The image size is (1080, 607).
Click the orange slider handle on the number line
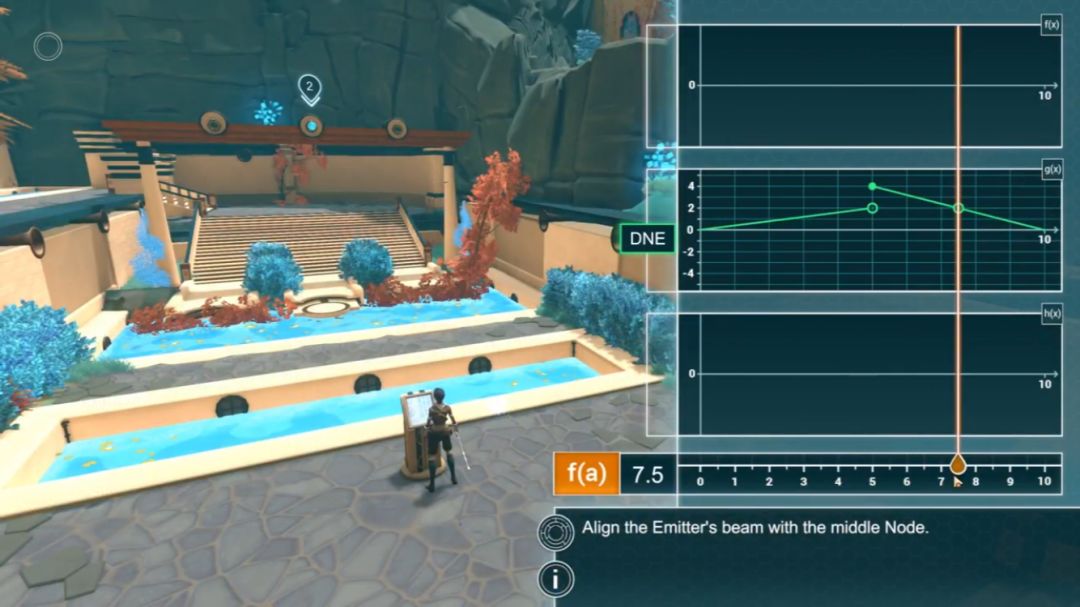pos(958,464)
